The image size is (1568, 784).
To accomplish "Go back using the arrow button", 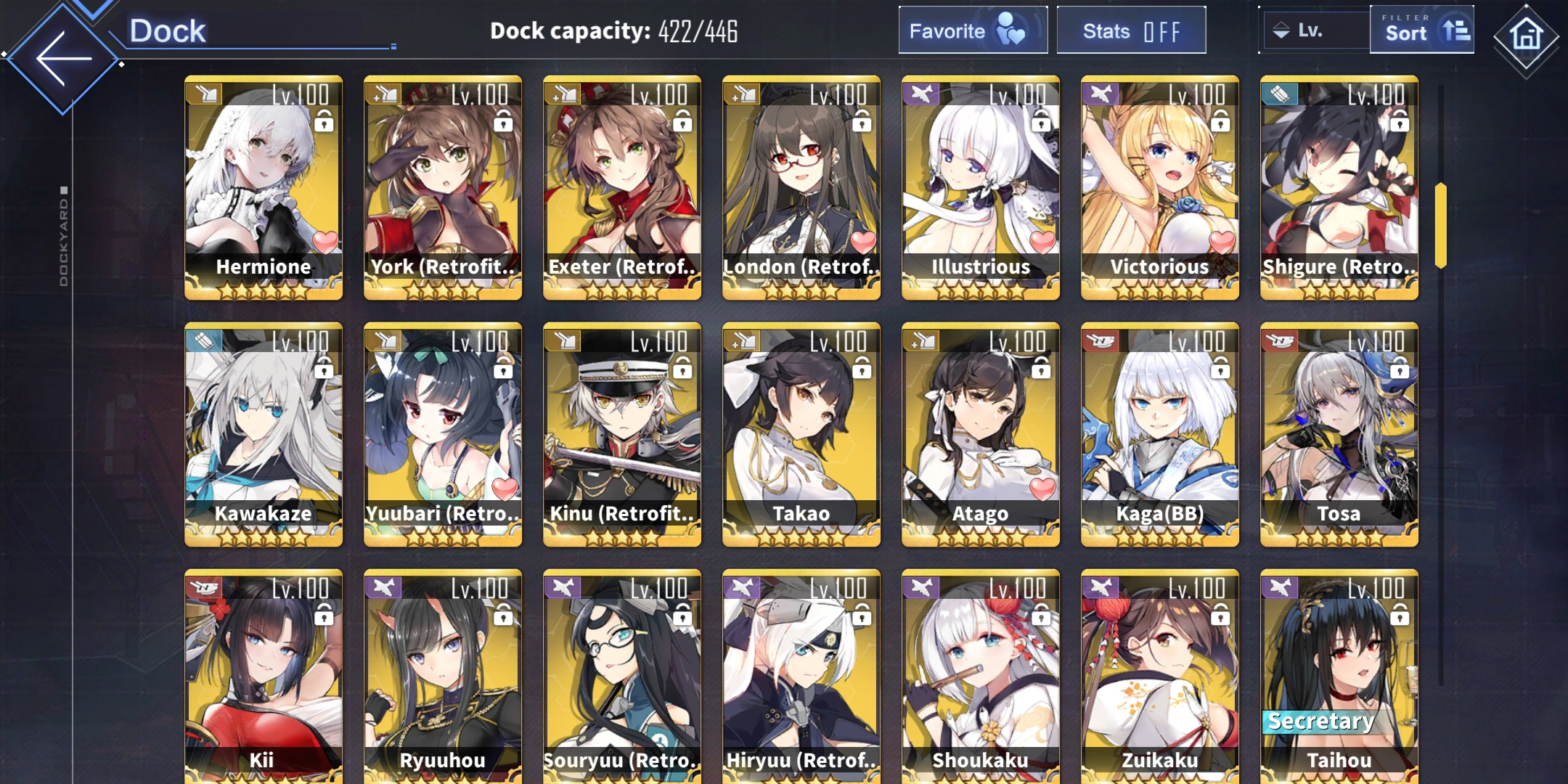I will point(63,59).
